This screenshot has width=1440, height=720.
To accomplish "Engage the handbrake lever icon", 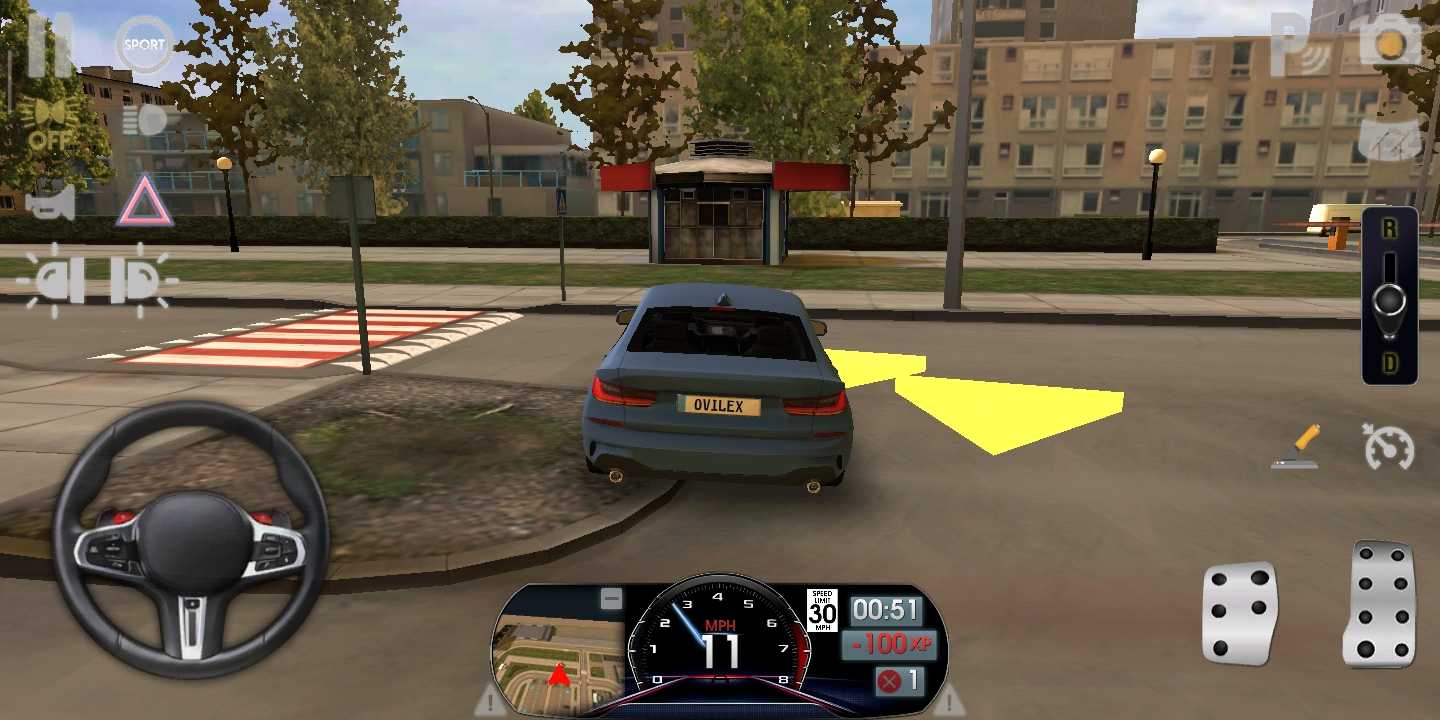I will point(1297,447).
